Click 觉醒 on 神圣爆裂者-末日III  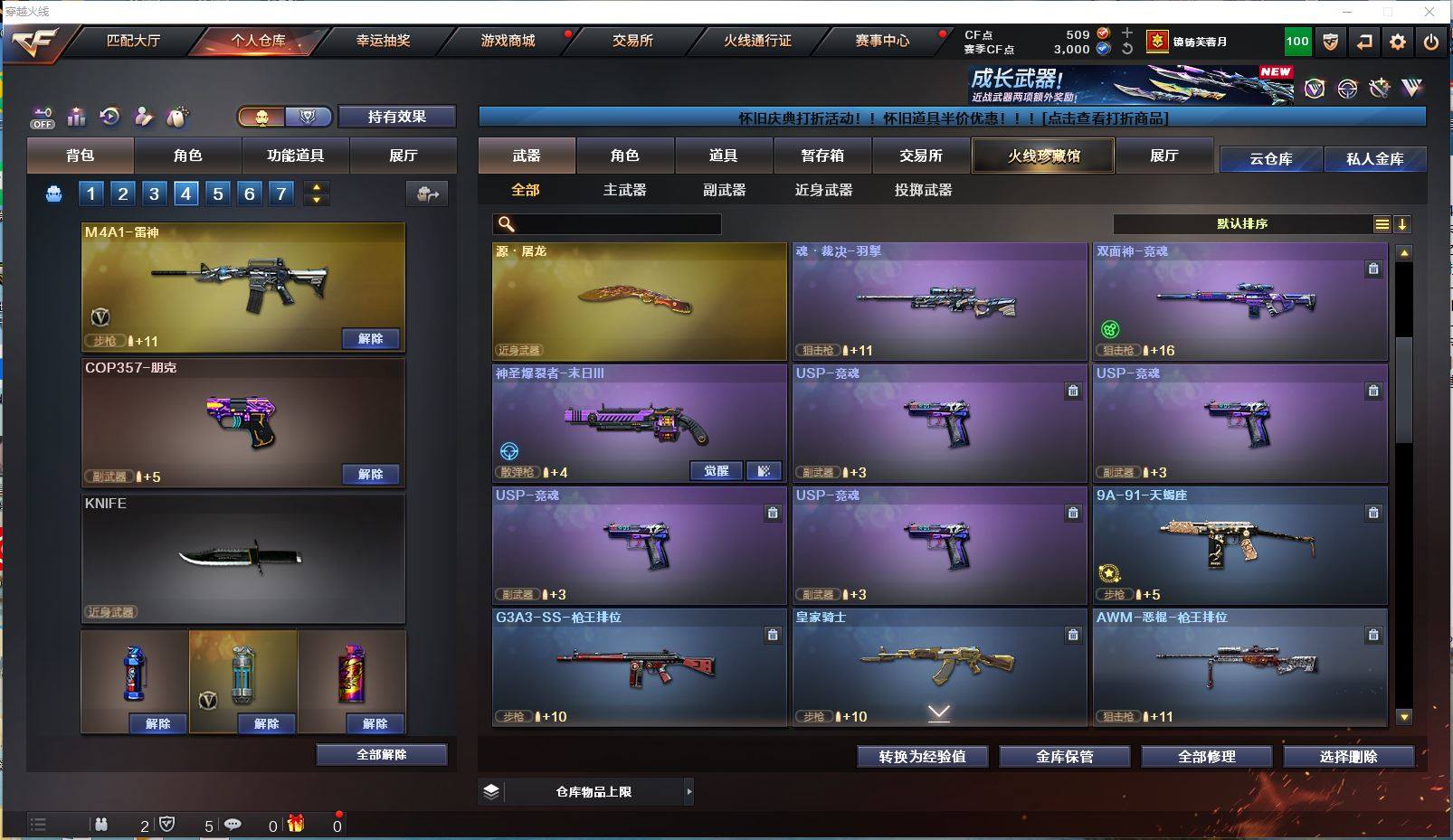716,471
